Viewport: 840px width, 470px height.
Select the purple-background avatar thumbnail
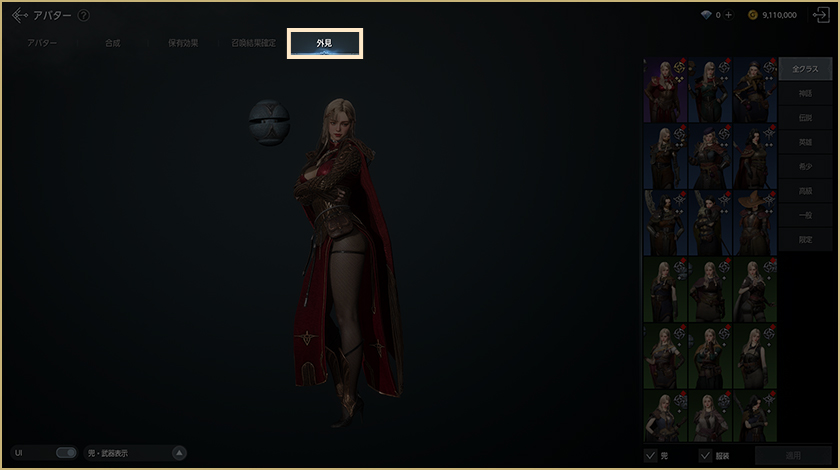(x=665, y=88)
